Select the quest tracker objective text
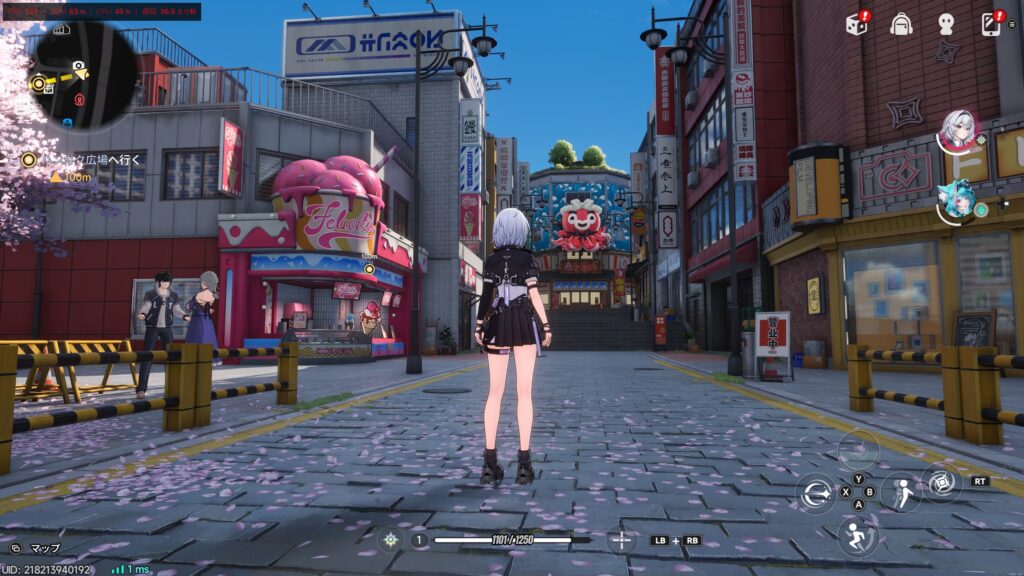 click(x=89, y=159)
